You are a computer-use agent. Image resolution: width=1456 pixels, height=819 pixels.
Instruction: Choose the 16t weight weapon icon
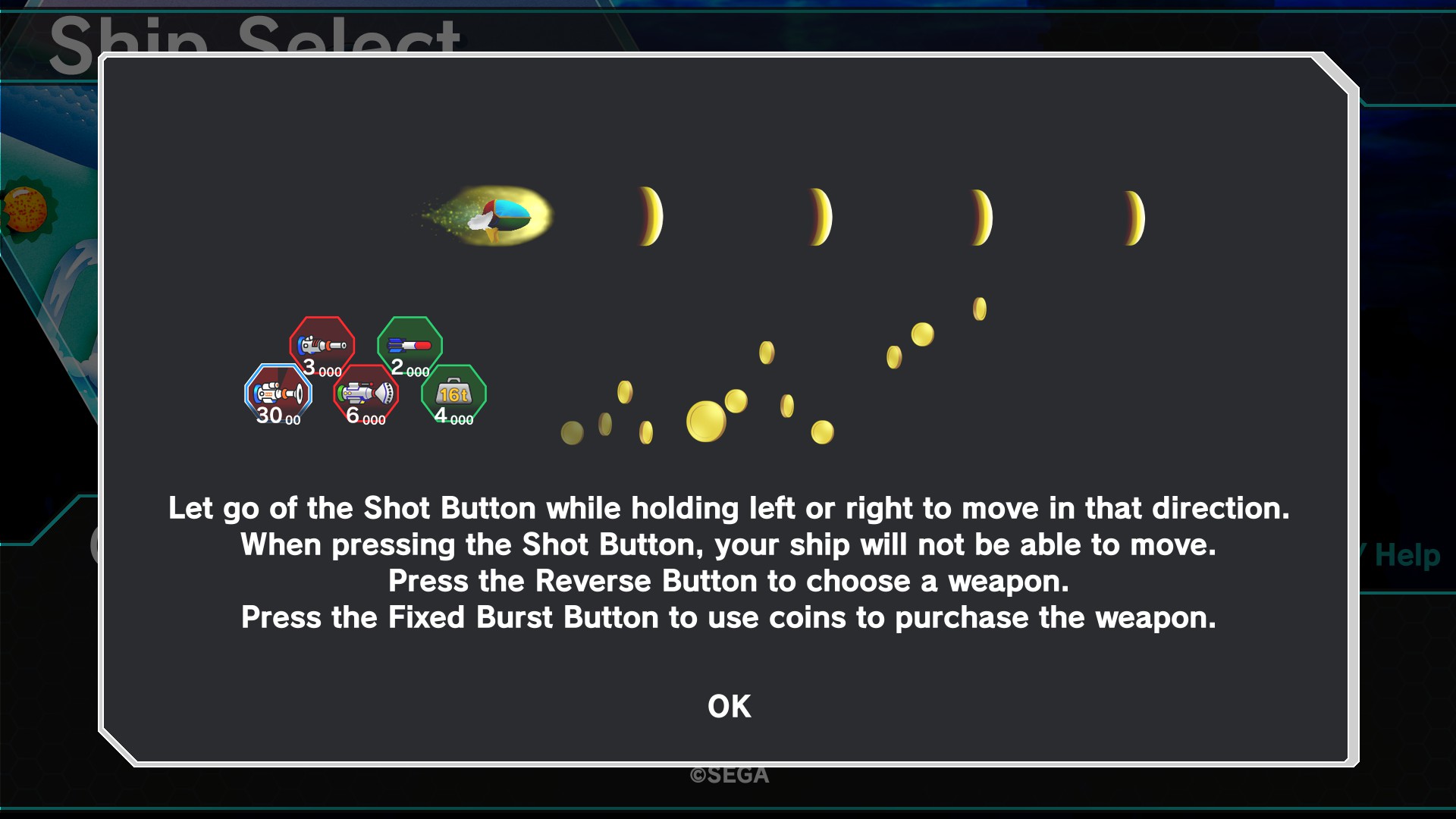pos(453,393)
